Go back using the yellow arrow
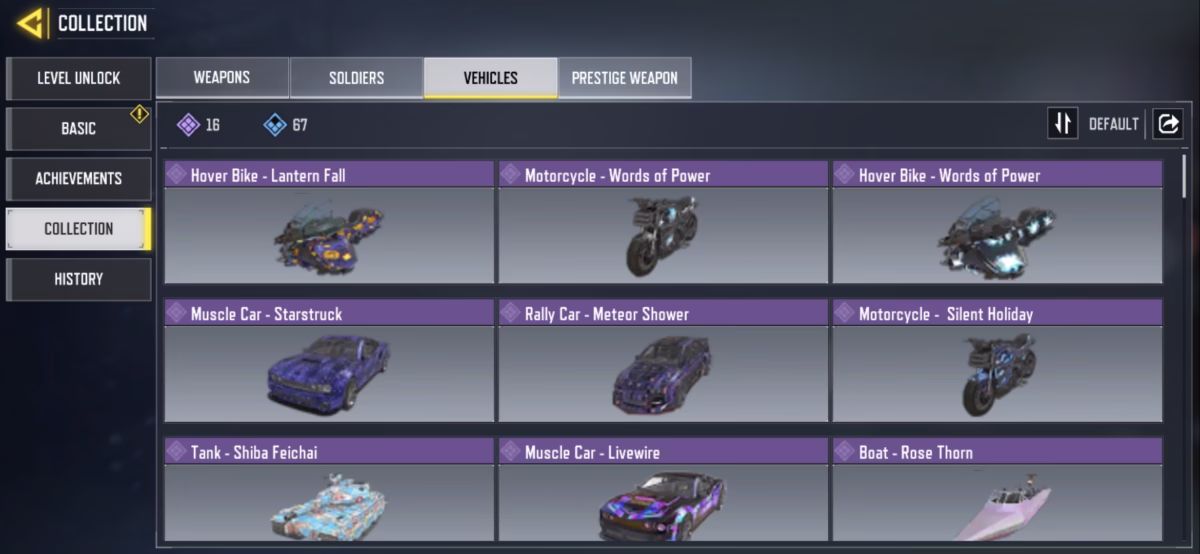Viewport: 1200px width, 554px height. 31,23
